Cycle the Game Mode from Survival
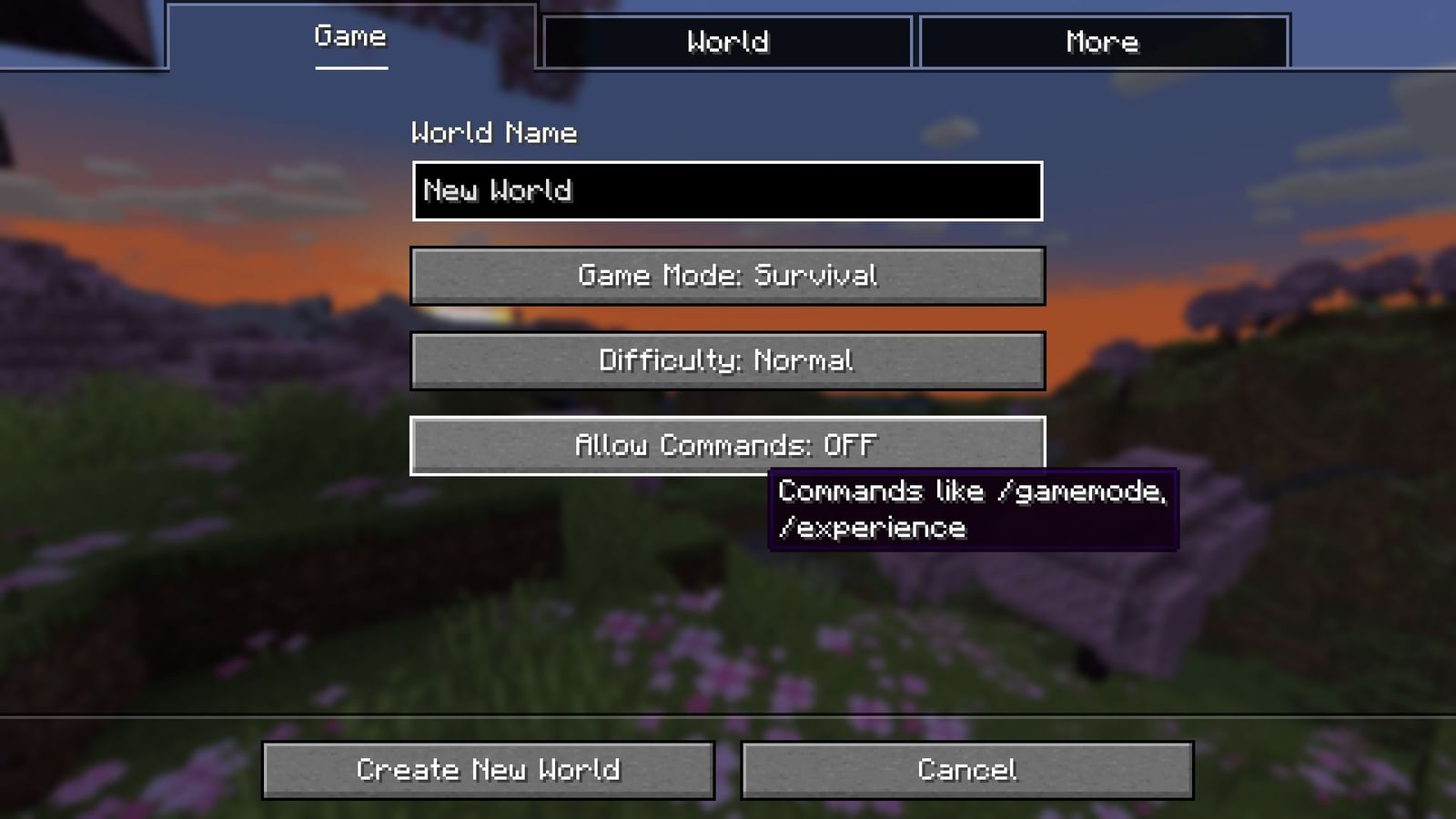The image size is (1456, 819). point(726,276)
